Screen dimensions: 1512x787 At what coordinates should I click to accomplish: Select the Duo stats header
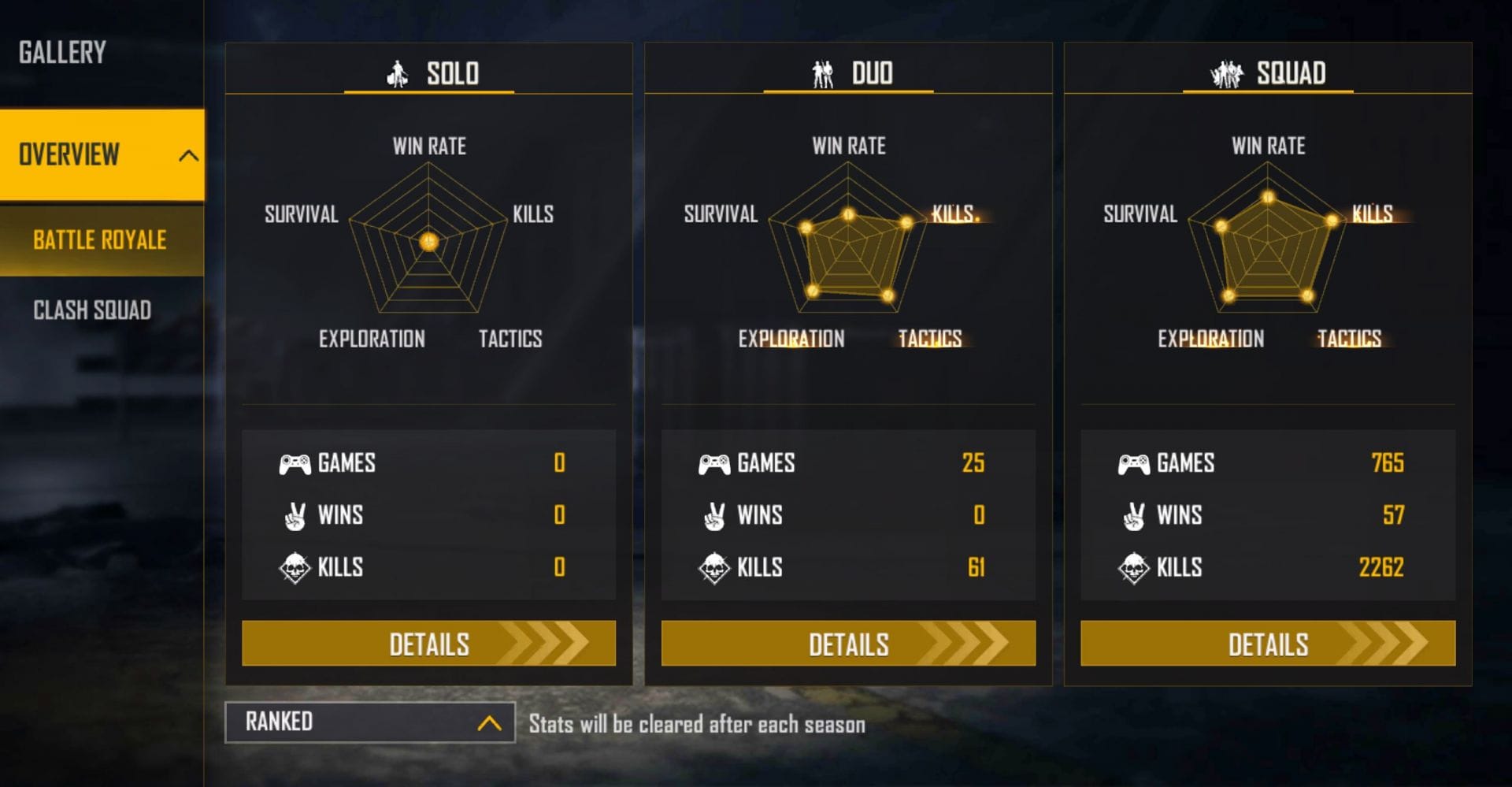coord(850,73)
